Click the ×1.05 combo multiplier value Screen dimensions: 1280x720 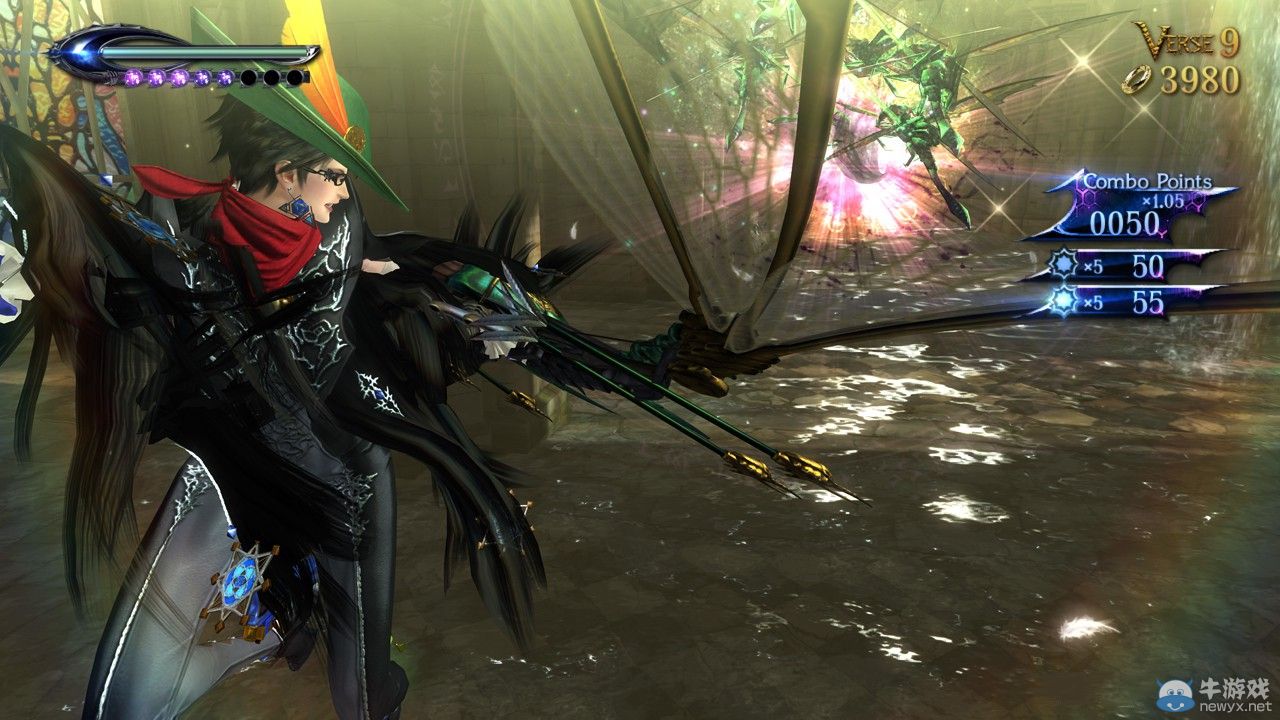1163,200
